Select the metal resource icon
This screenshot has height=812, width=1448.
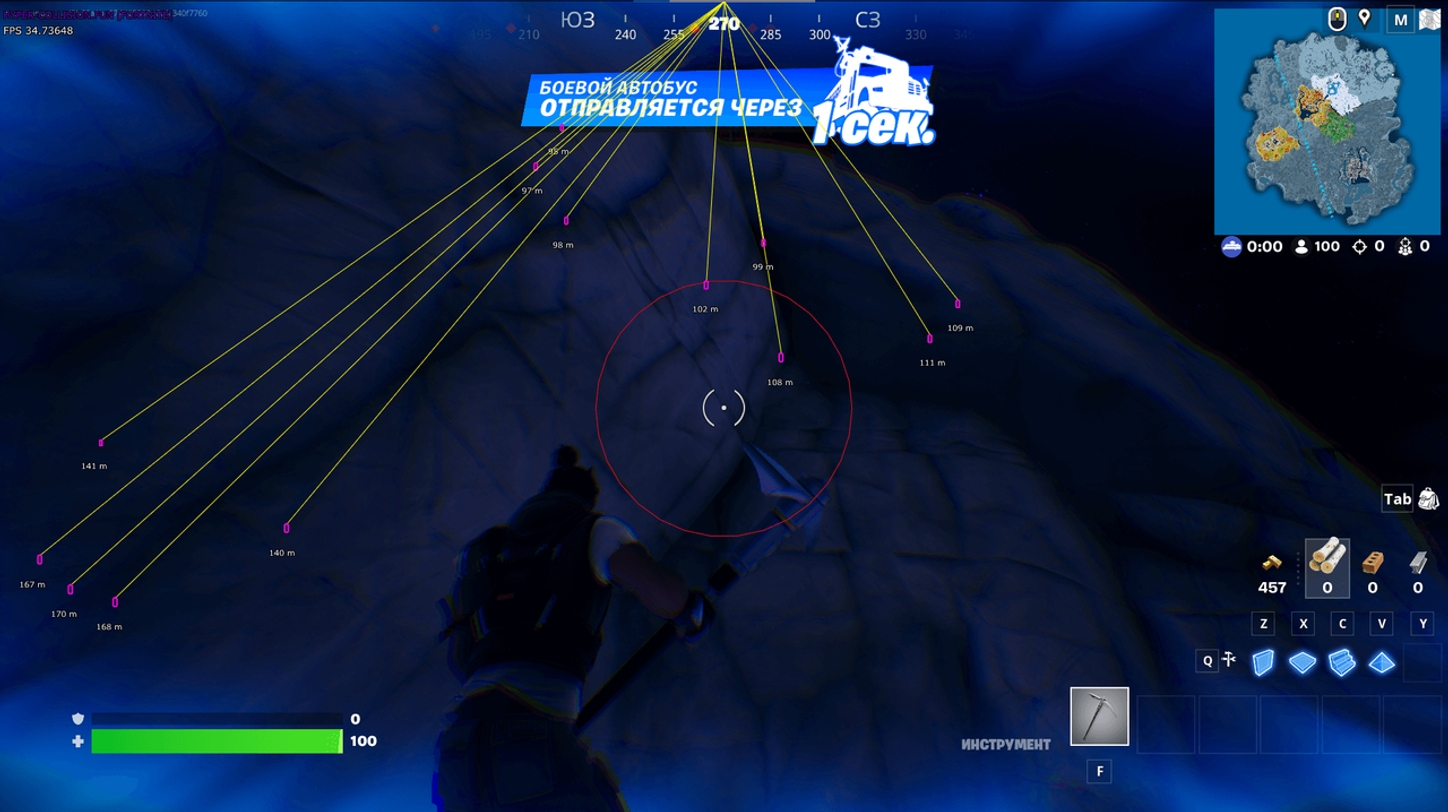coord(1417,562)
